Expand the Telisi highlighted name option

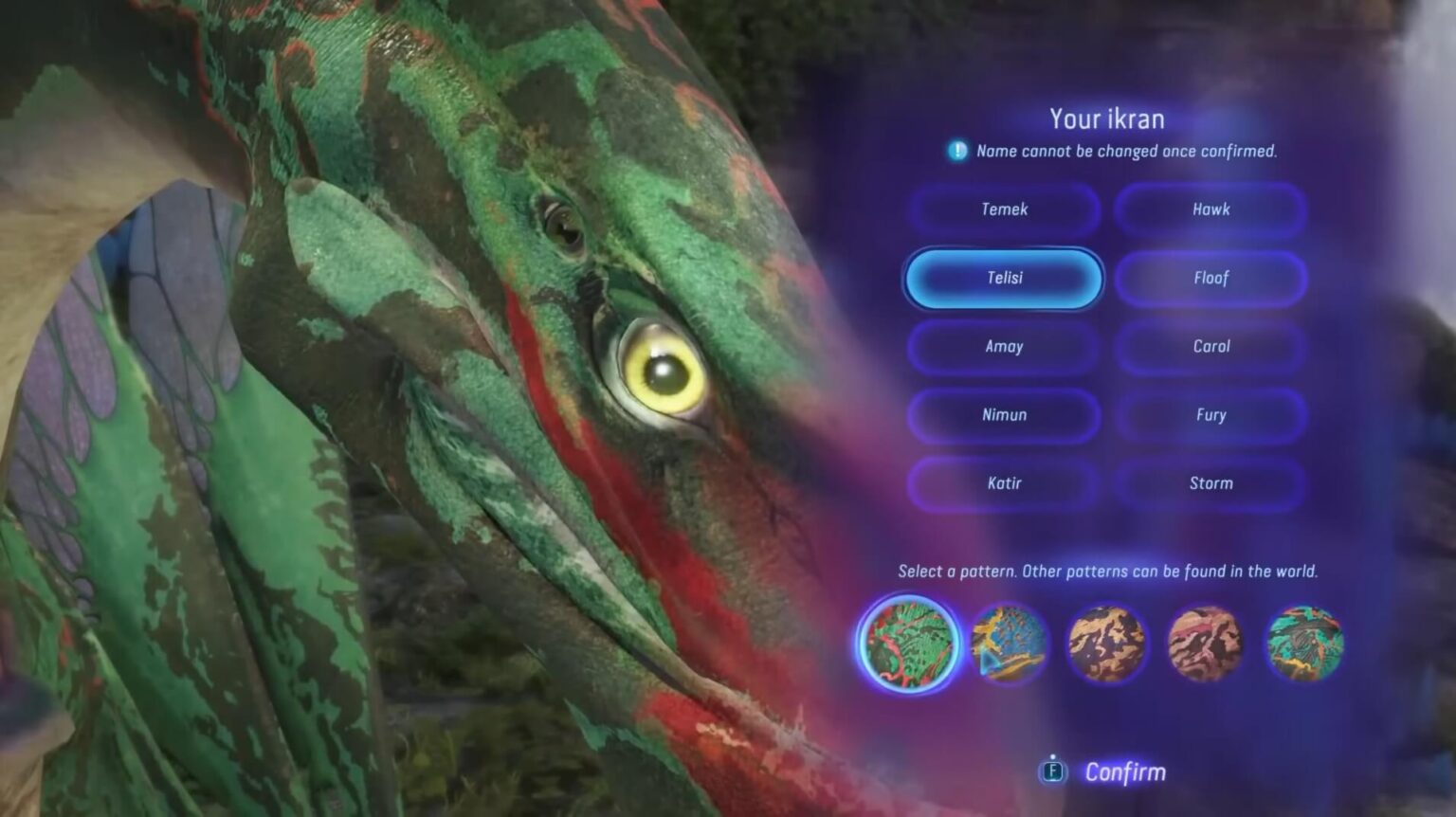[1003, 279]
